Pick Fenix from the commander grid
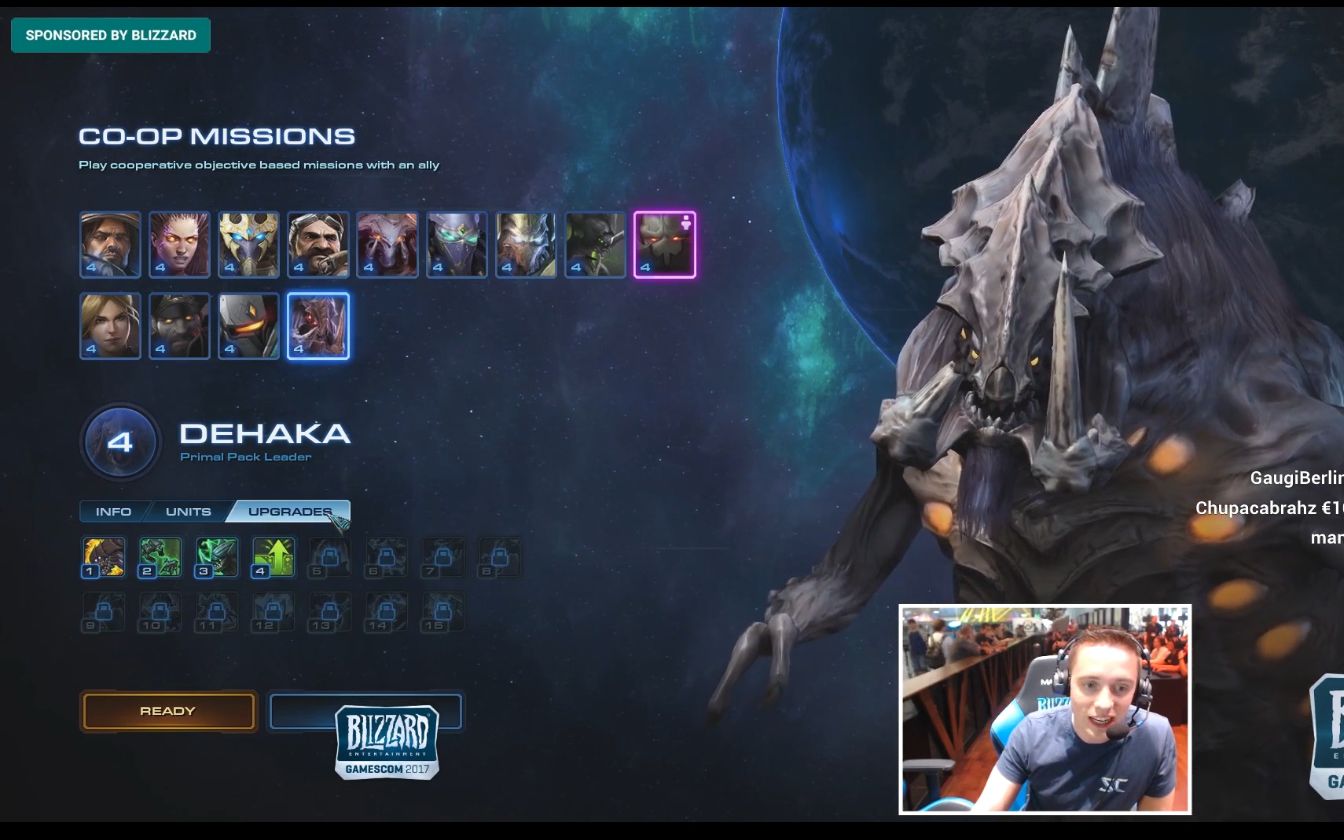 click(249, 325)
